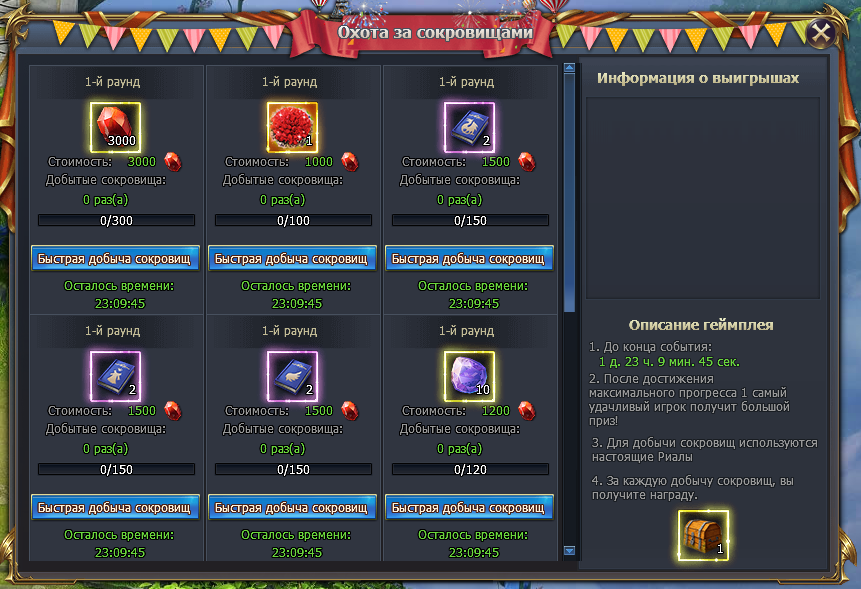Select the purple crystal prize icon
861x589 pixels.
(470, 376)
